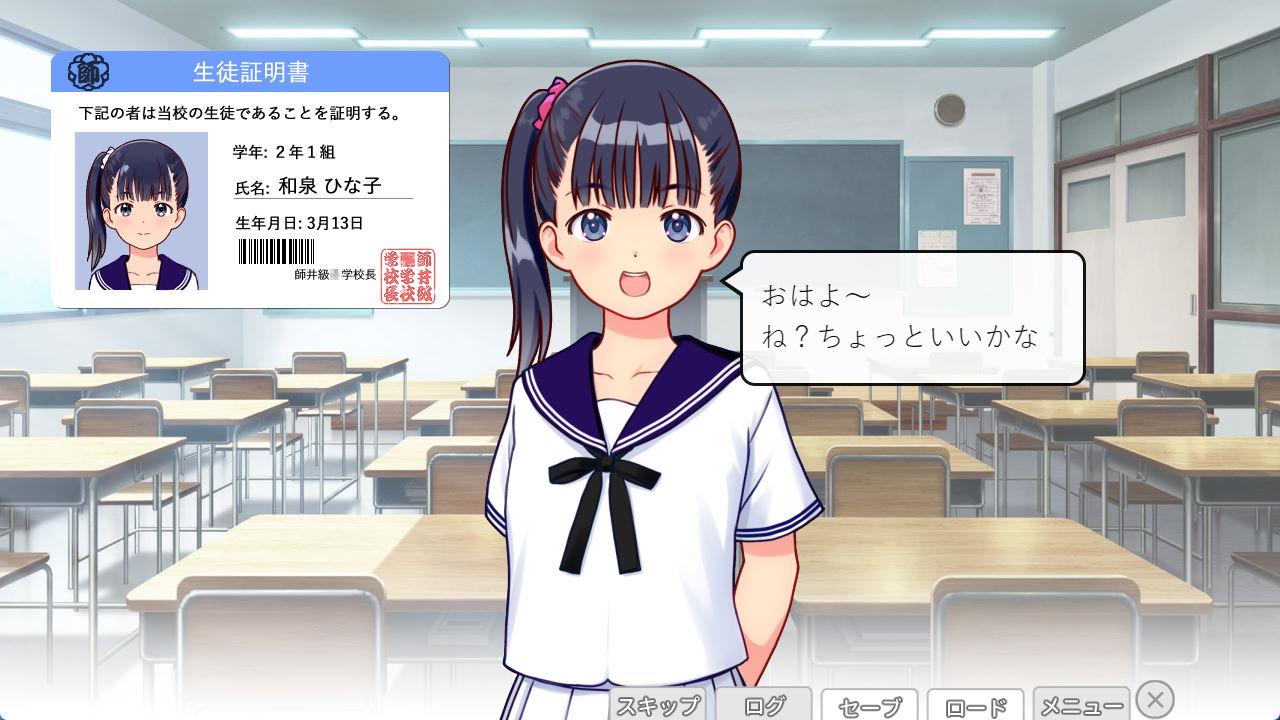
Task: Open the ログ (Log) history
Action: tap(765, 705)
